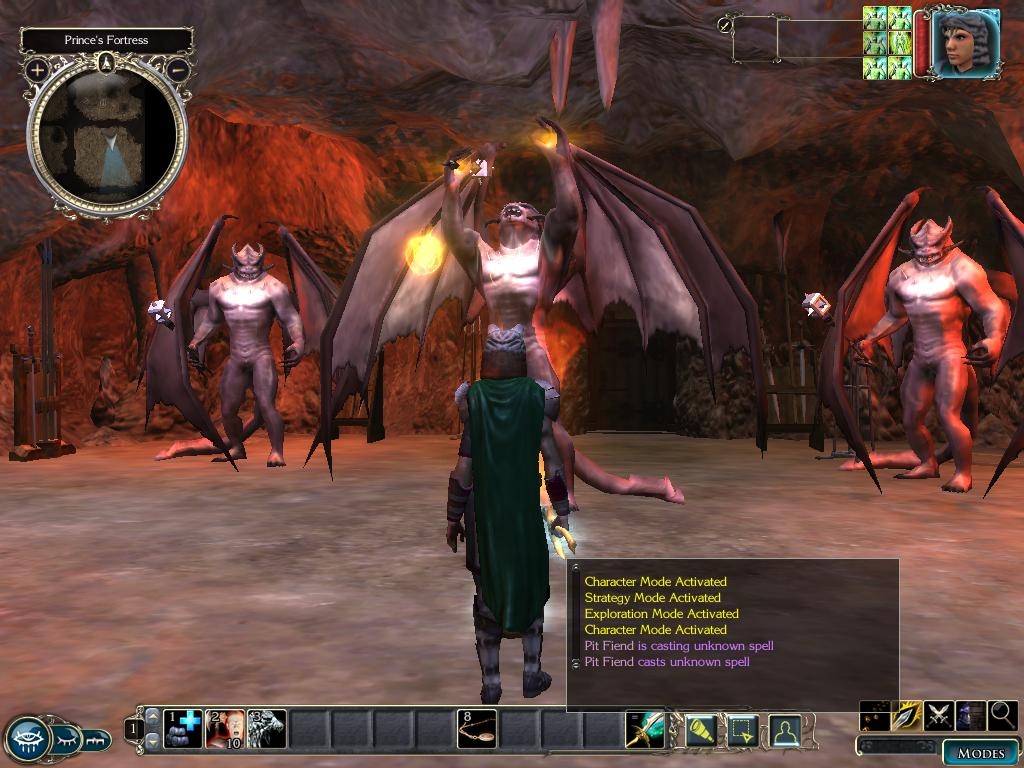The image size is (1024, 768).
Task: Click the circular Prince's Fortress minimap
Action: pyautogui.click(x=106, y=135)
